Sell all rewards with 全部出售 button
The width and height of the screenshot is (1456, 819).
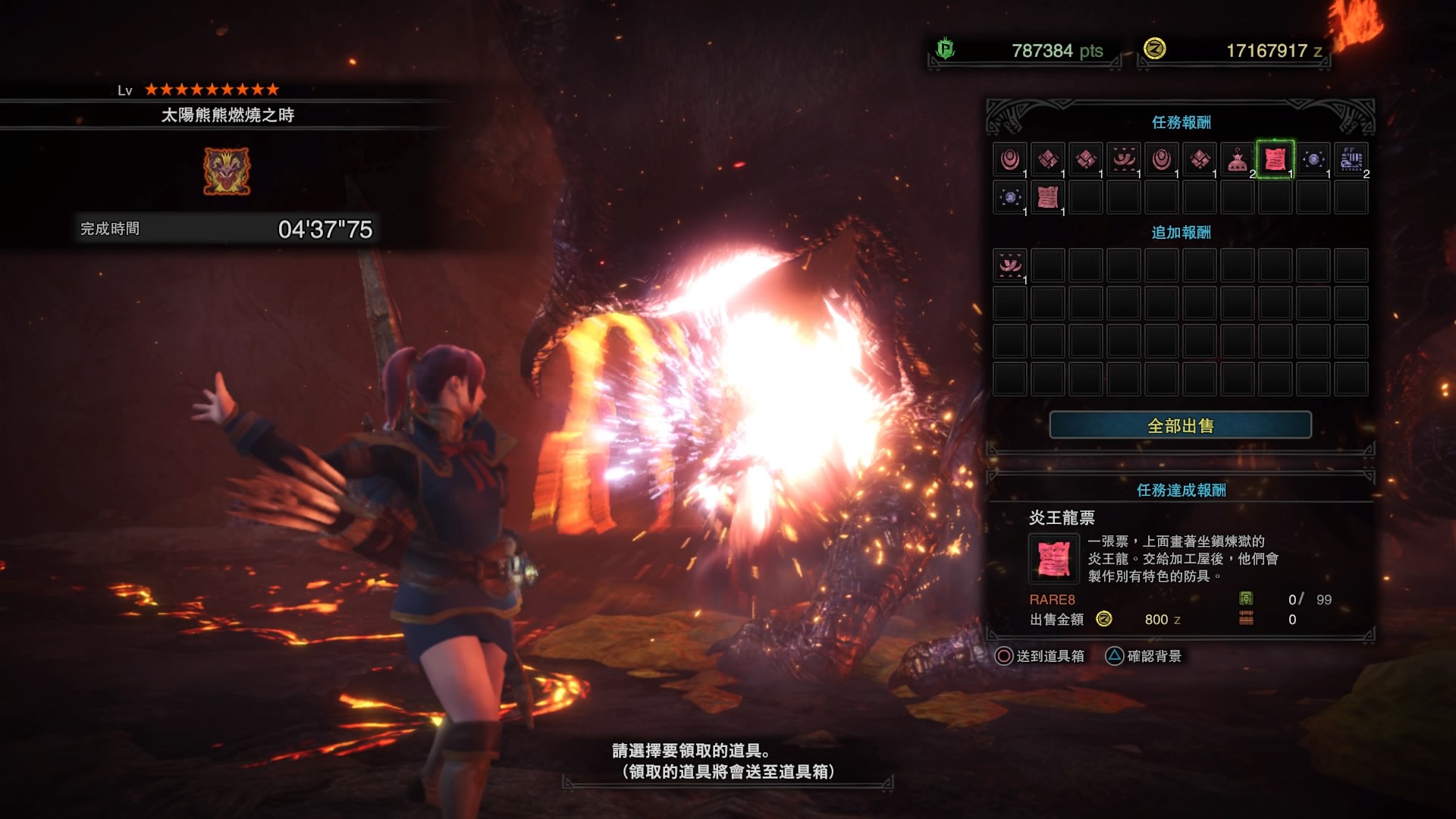click(1180, 425)
